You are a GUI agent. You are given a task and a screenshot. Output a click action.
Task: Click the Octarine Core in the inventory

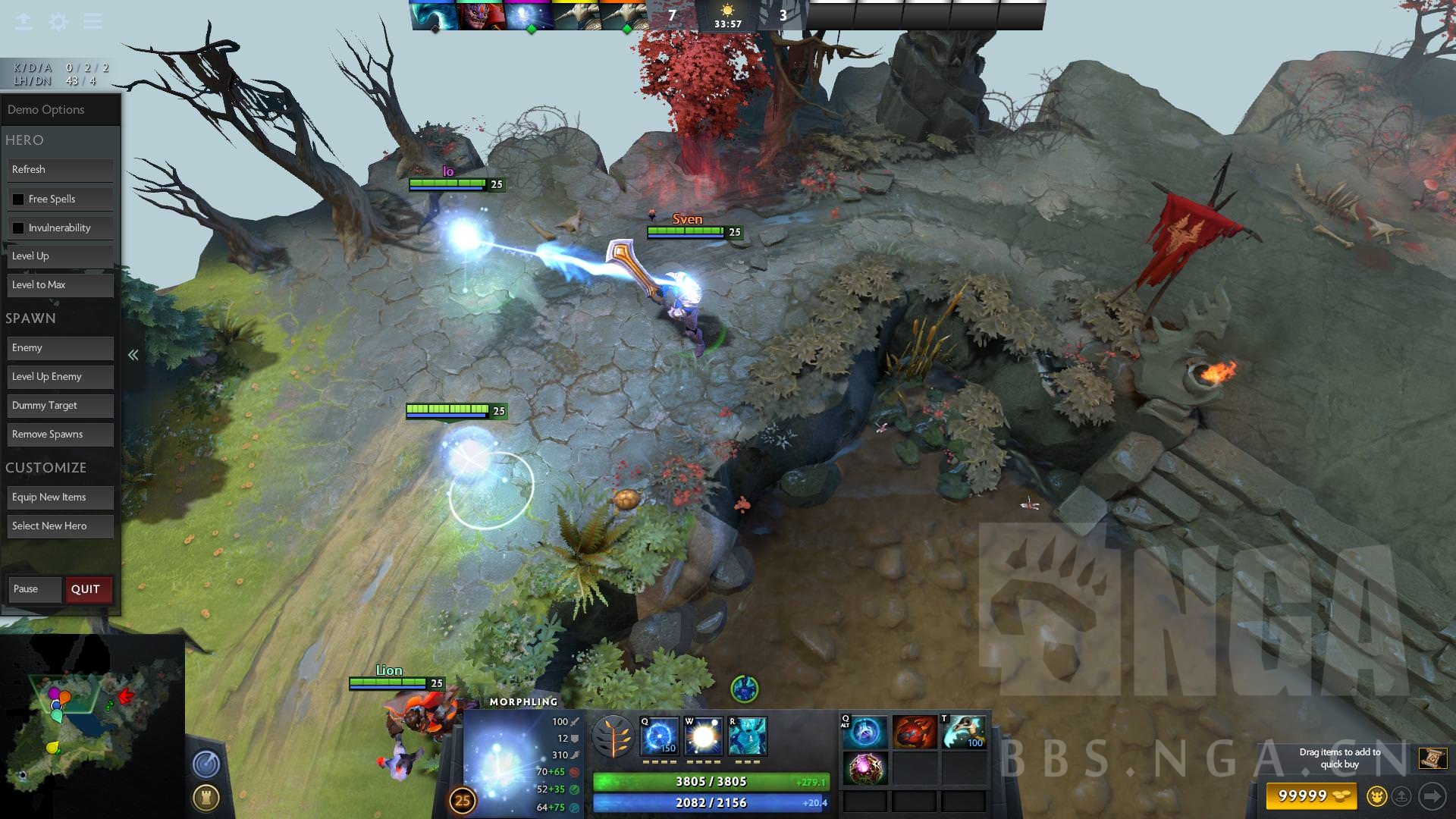[x=864, y=768]
